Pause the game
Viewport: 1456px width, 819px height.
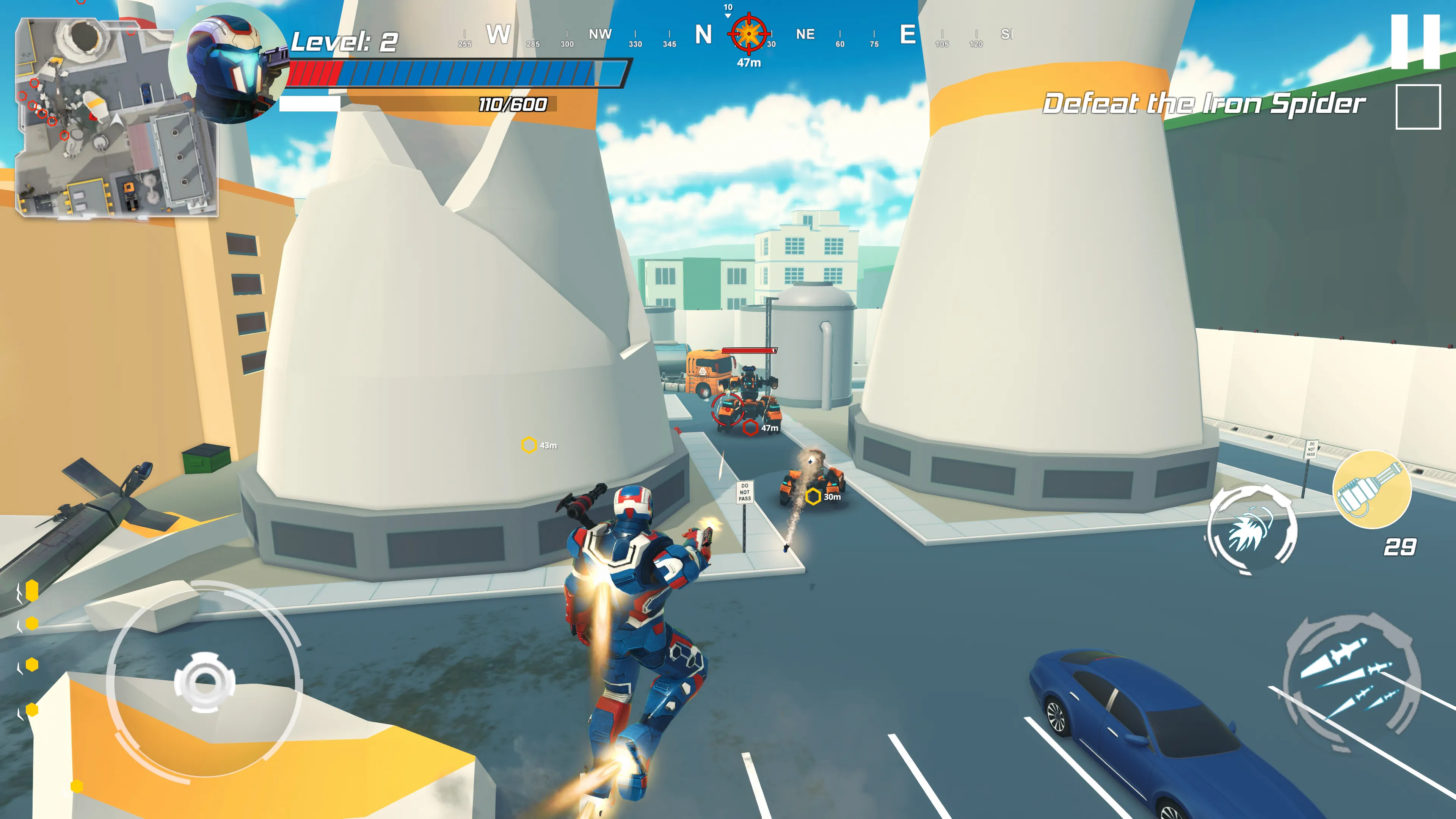(1415, 42)
